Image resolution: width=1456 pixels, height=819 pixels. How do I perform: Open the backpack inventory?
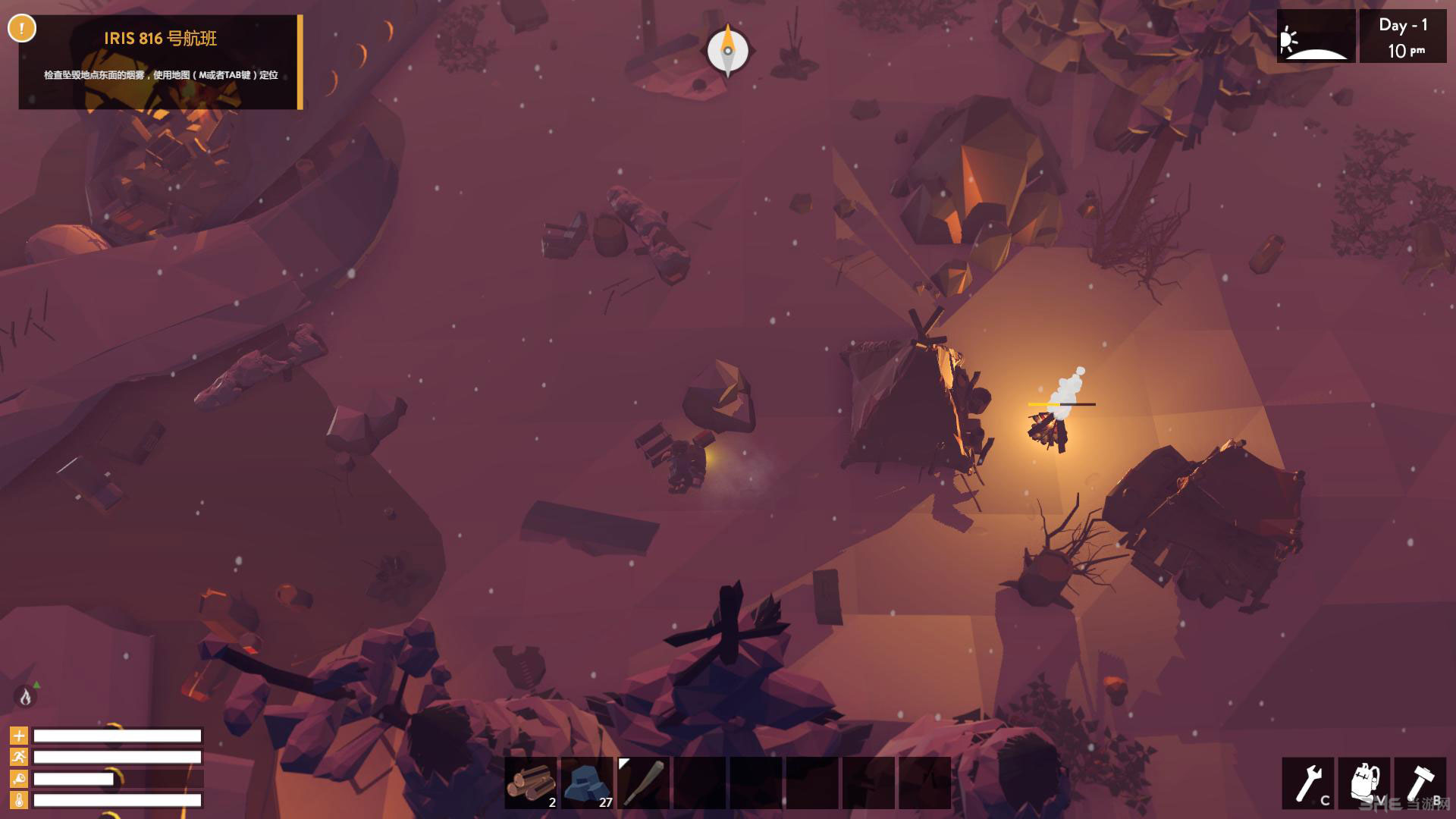click(x=1364, y=783)
